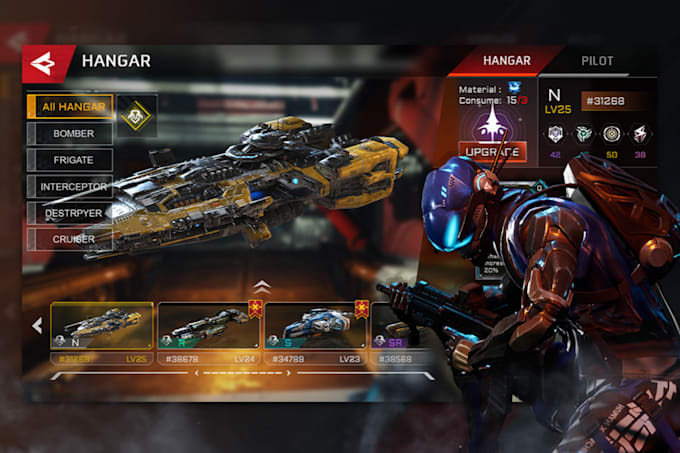Viewport: 680px width, 453px height.
Task: Click the red back arrow button
Action: [x=45, y=63]
